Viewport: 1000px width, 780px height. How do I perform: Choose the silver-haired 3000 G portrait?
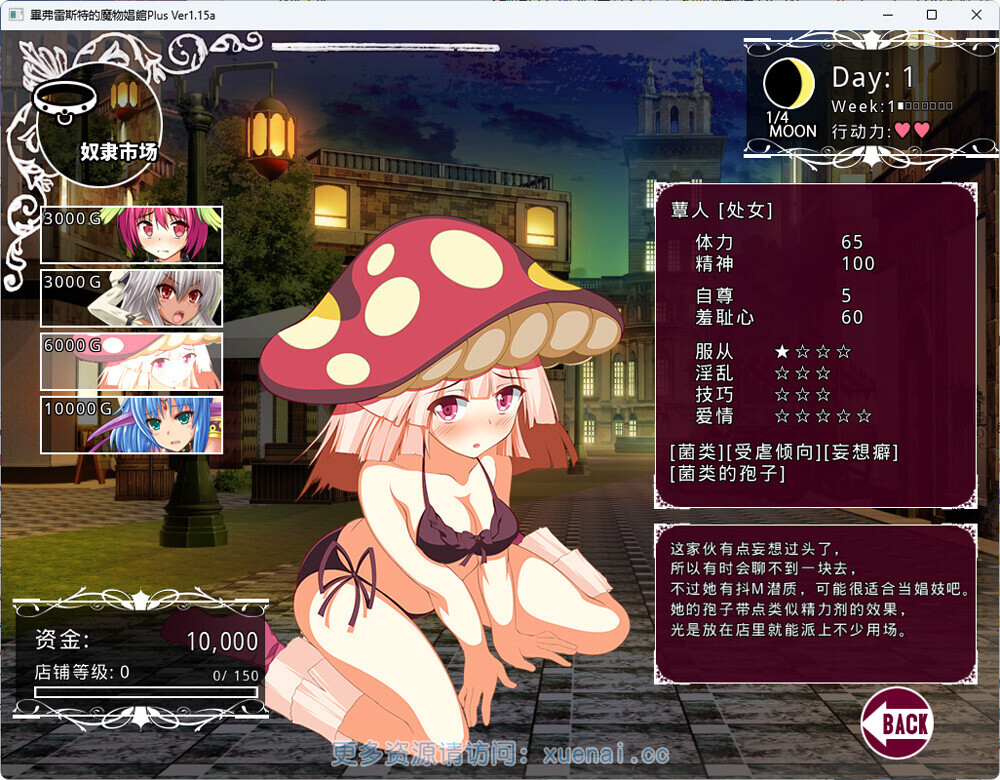pyautogui.click(x=131, y=298)
